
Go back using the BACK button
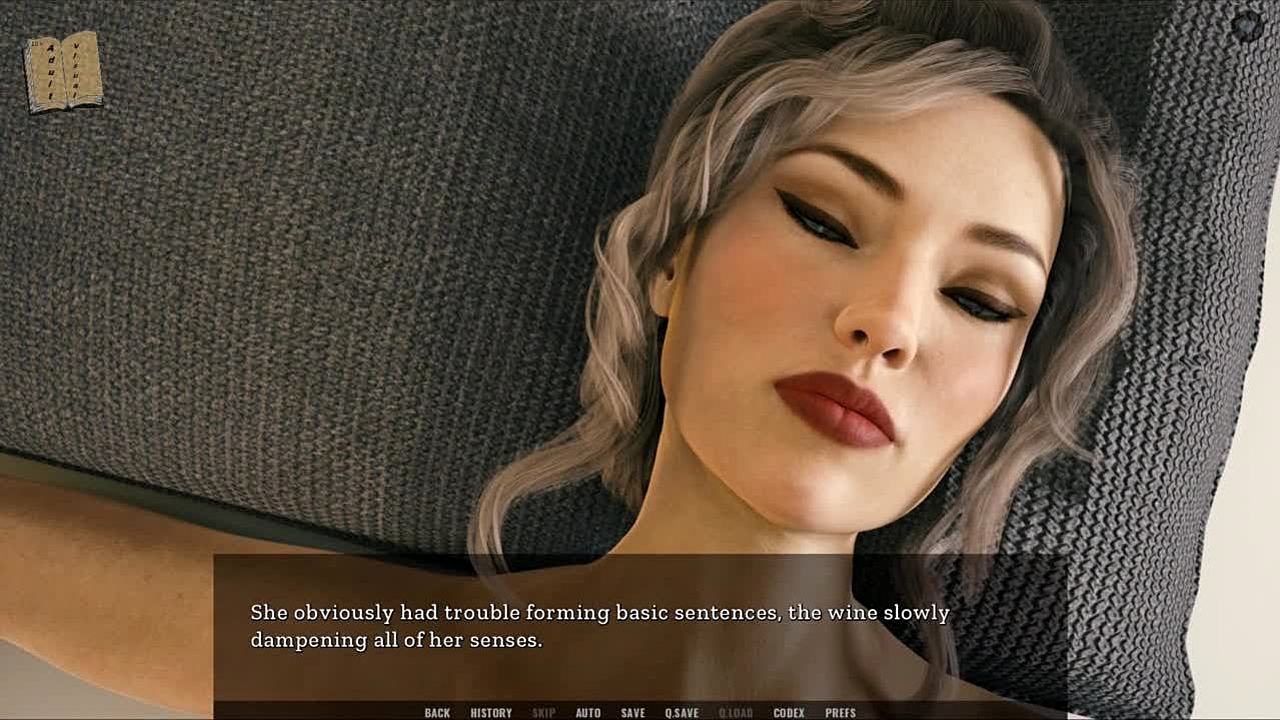pos(437,713)
